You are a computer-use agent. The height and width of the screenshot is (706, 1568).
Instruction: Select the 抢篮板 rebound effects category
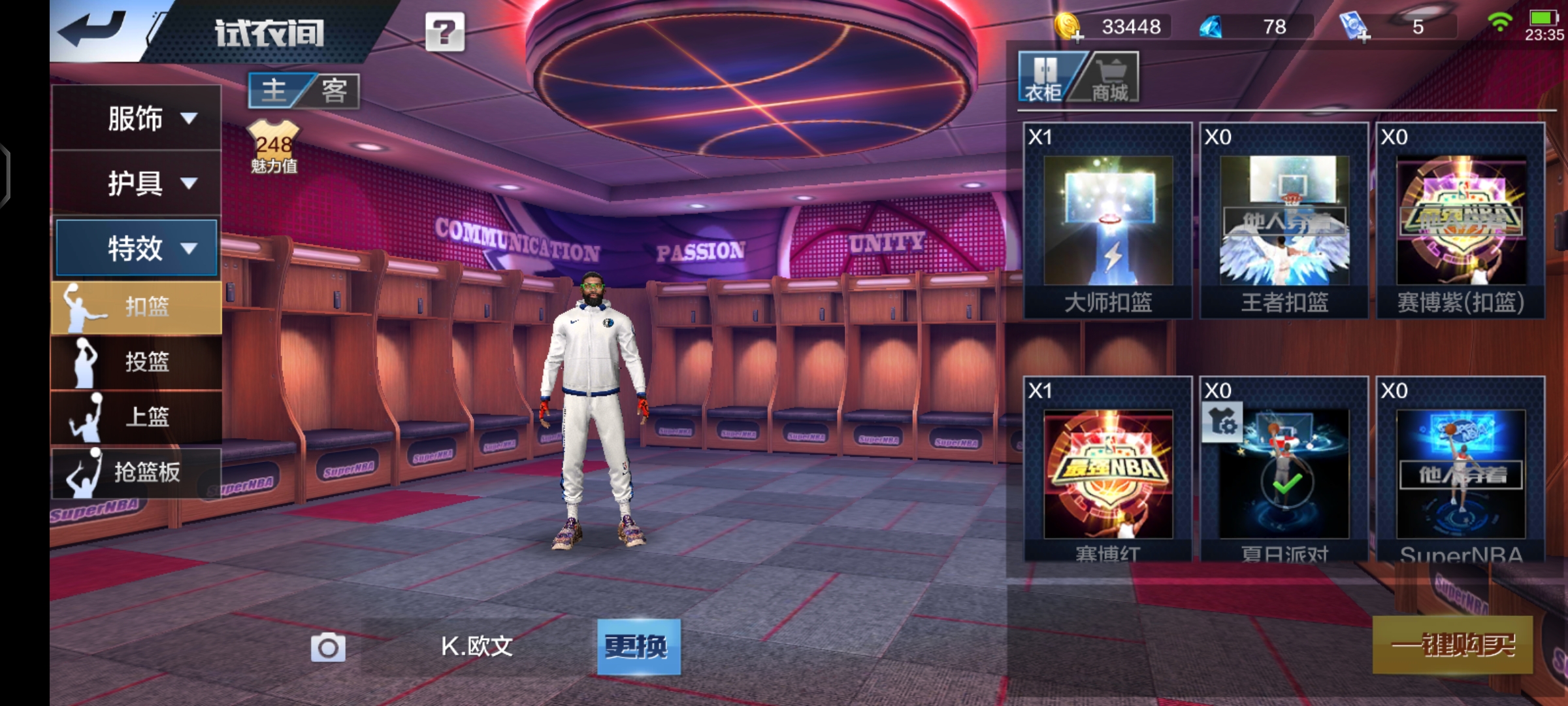pyautogui.click(x=137, y=471)
